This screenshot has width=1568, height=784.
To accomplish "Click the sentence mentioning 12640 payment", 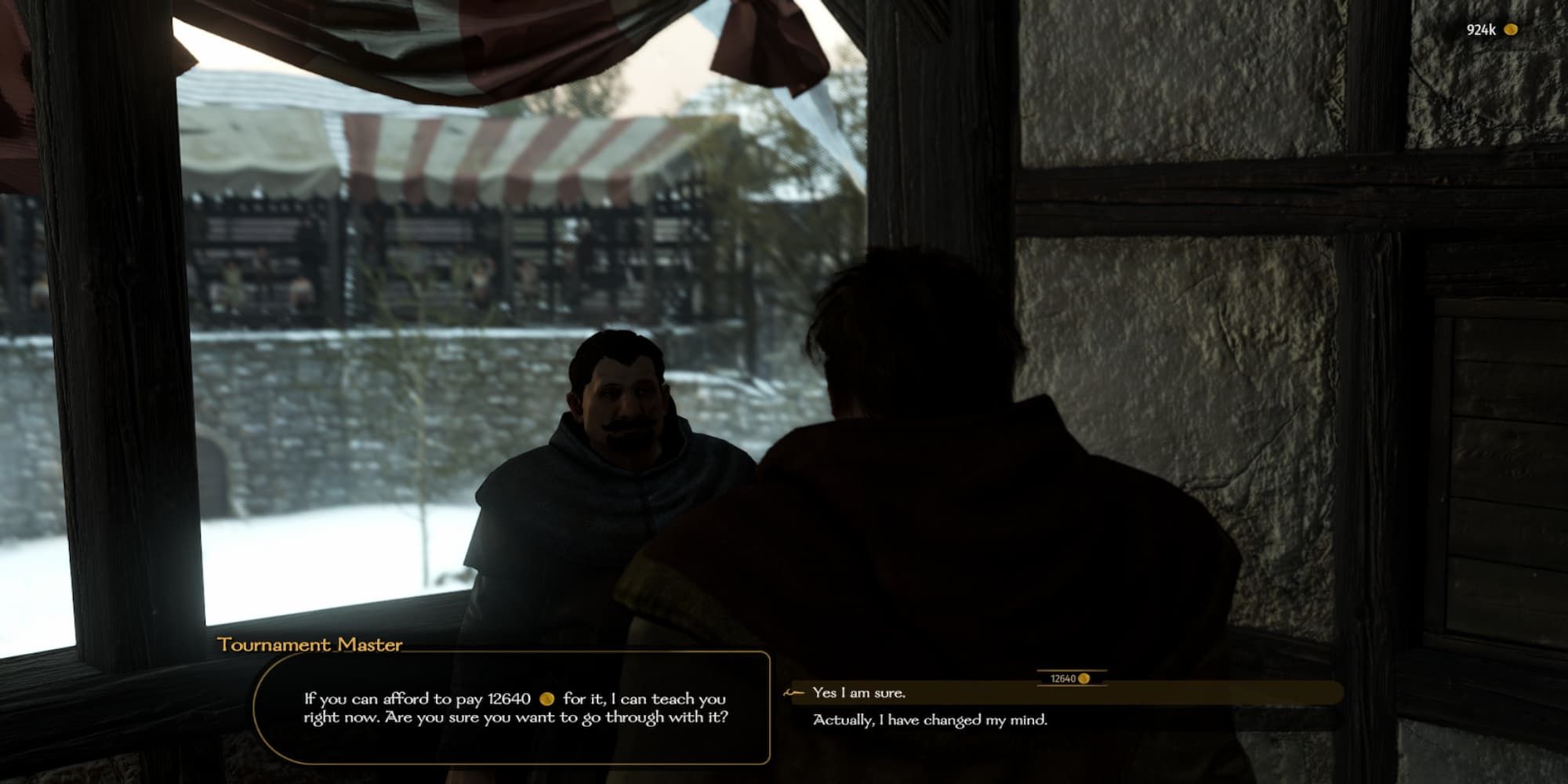I will coord(514,697).
